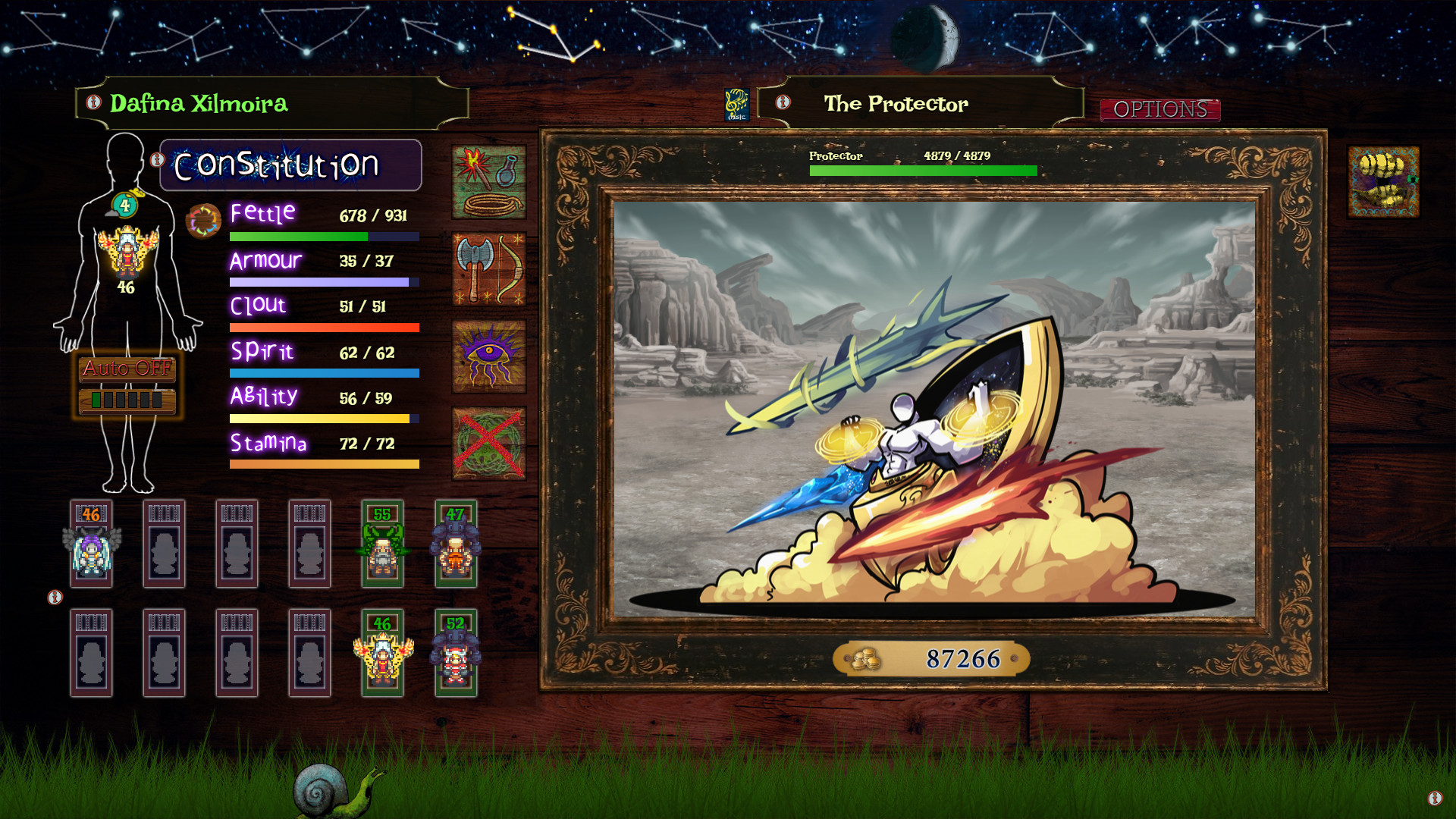This screenshot has width=1456, height=819.
Task: Click the golden gauntlet icon top right
Action: [x=1383, y=181]
